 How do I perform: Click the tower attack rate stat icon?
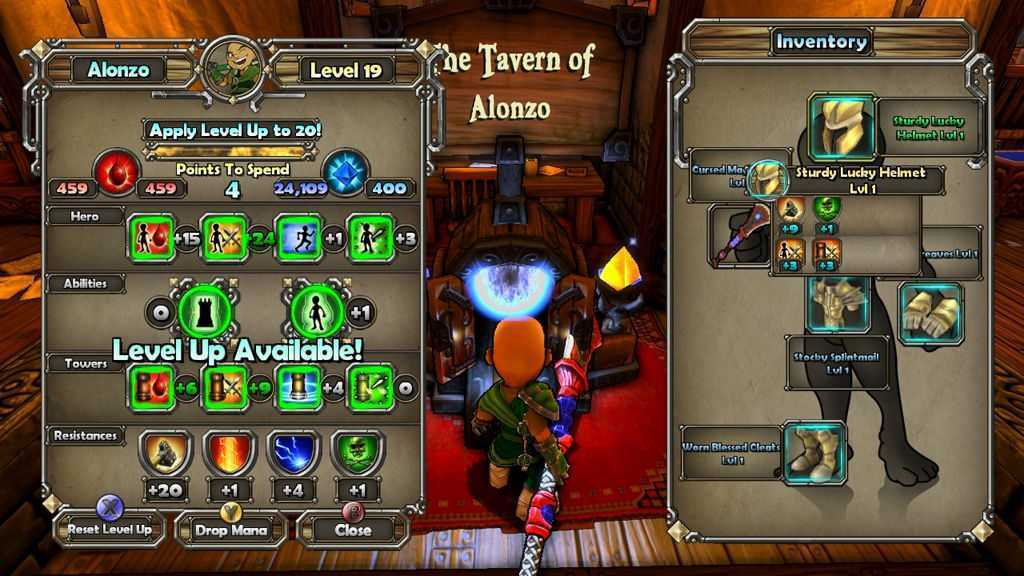(x=370, y=388)
